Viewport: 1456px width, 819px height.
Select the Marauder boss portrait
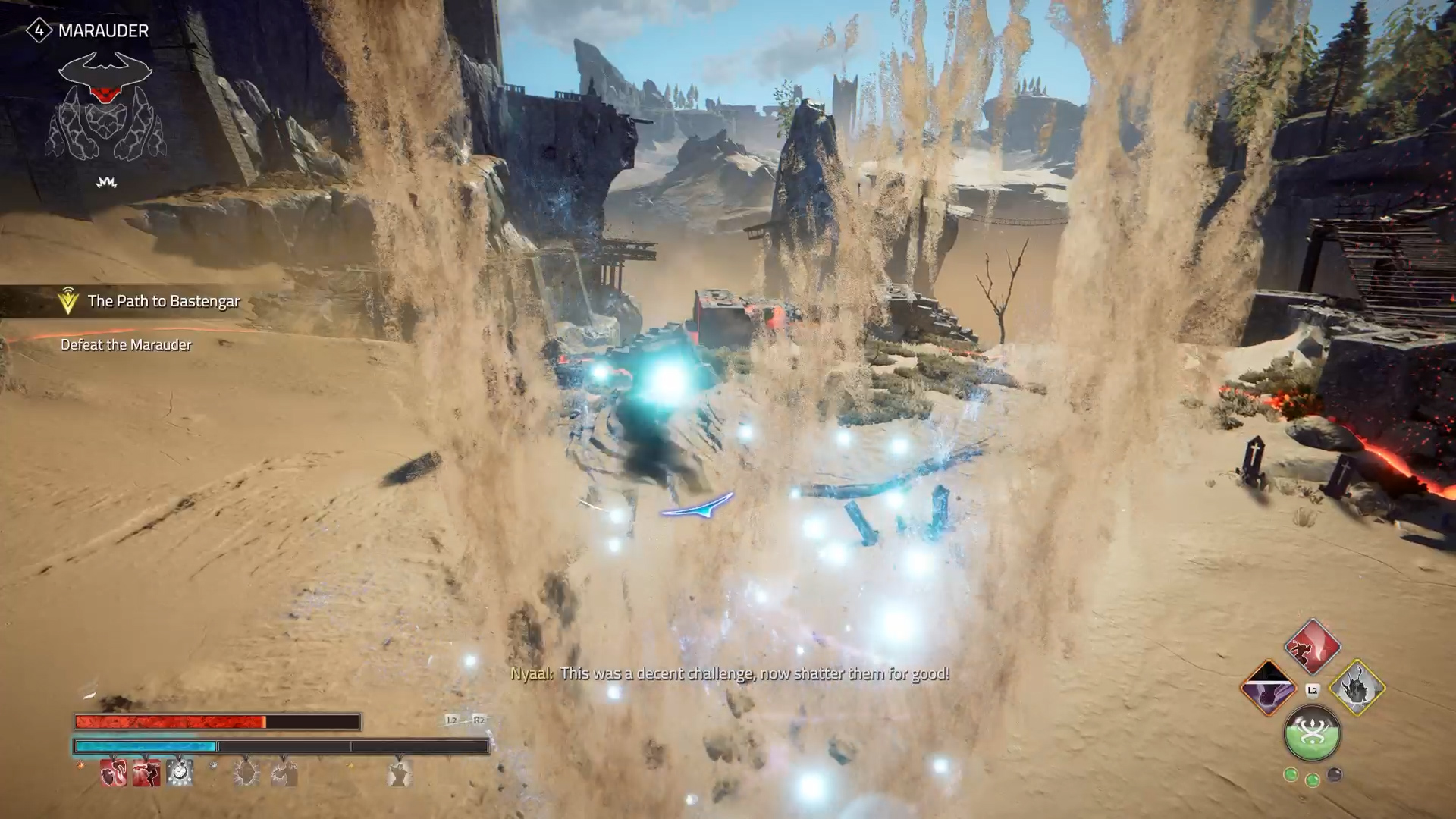point(105,106)
